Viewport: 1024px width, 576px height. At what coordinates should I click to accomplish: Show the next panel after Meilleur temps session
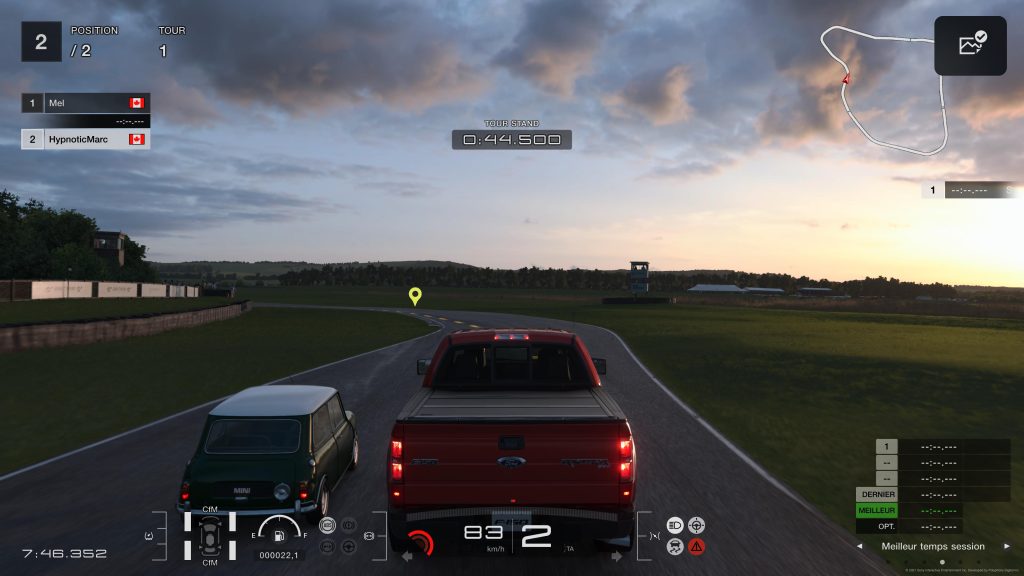tap(1006, 546)
